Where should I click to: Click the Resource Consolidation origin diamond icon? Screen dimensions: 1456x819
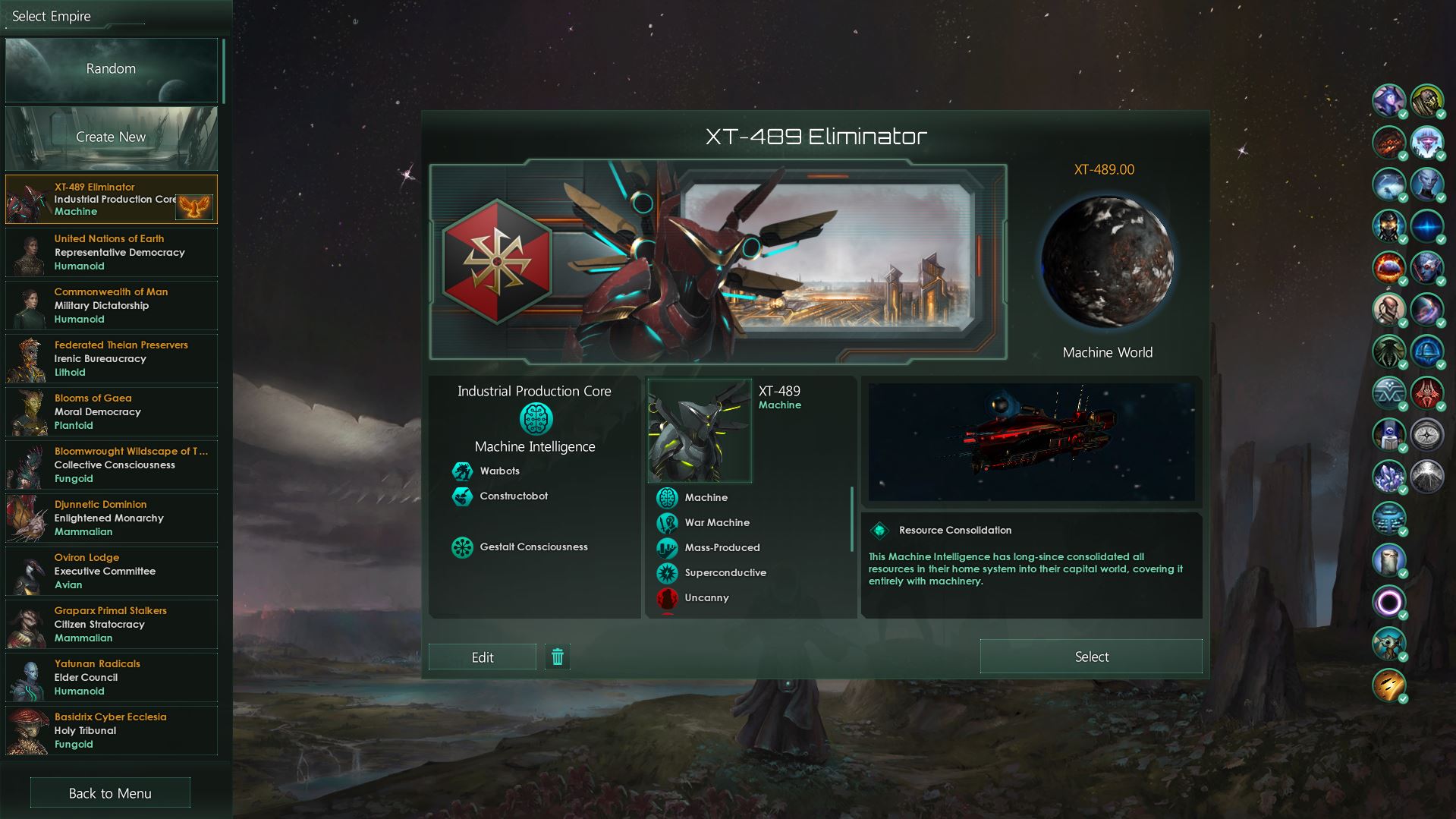coord(880,530)
